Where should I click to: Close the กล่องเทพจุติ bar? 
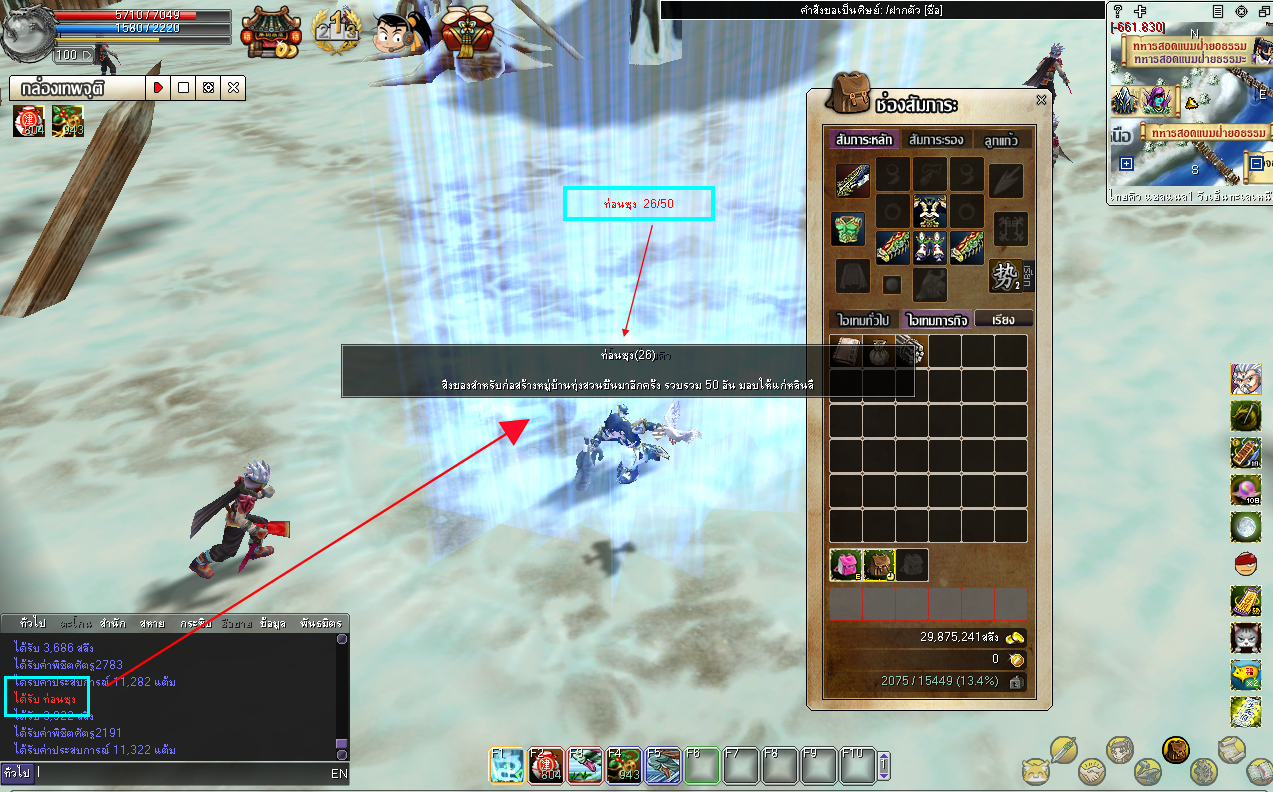point(233,88)
